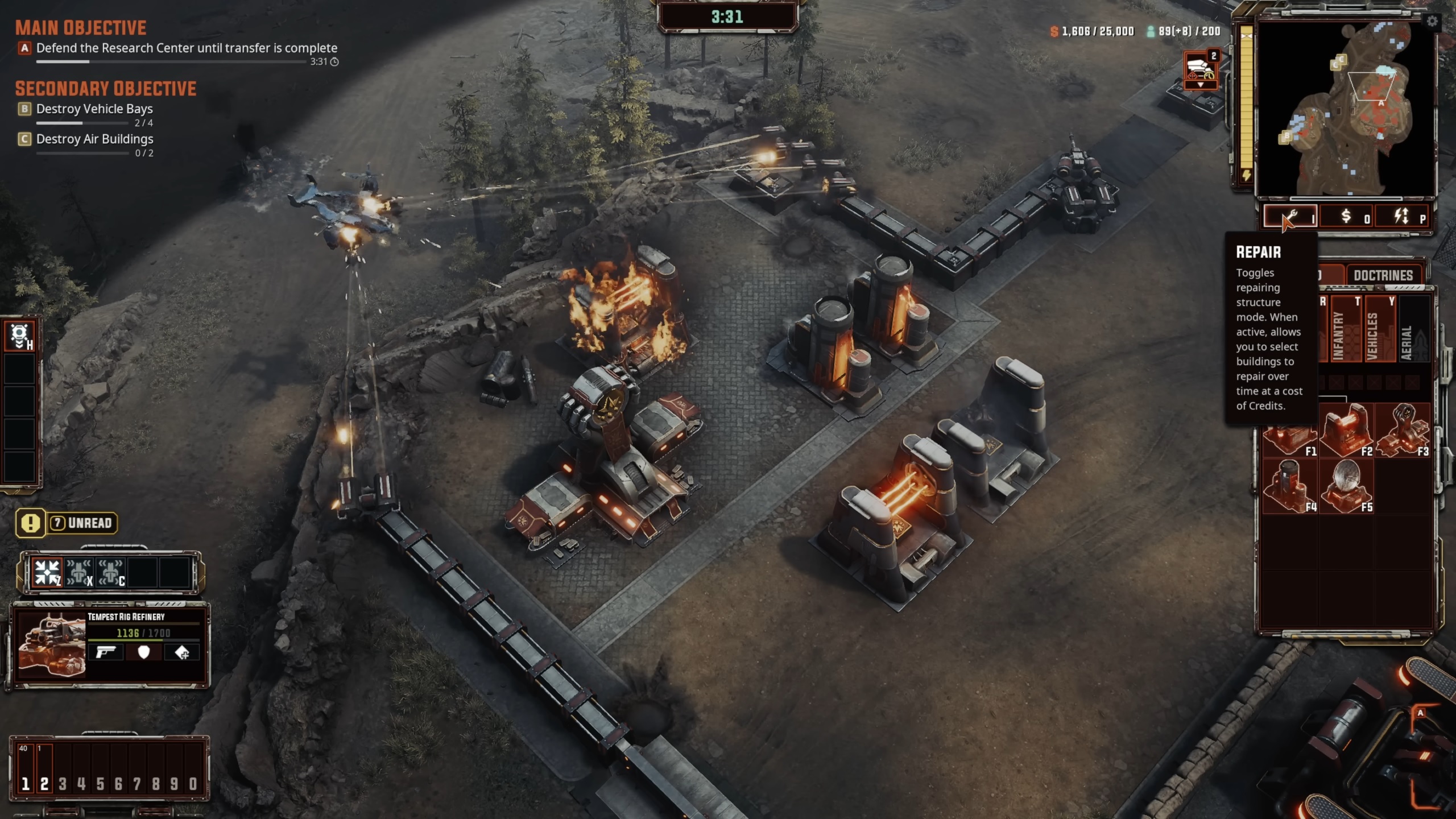
Task: Choose the F3 structure build icon
Action: tap(1402, 431)
